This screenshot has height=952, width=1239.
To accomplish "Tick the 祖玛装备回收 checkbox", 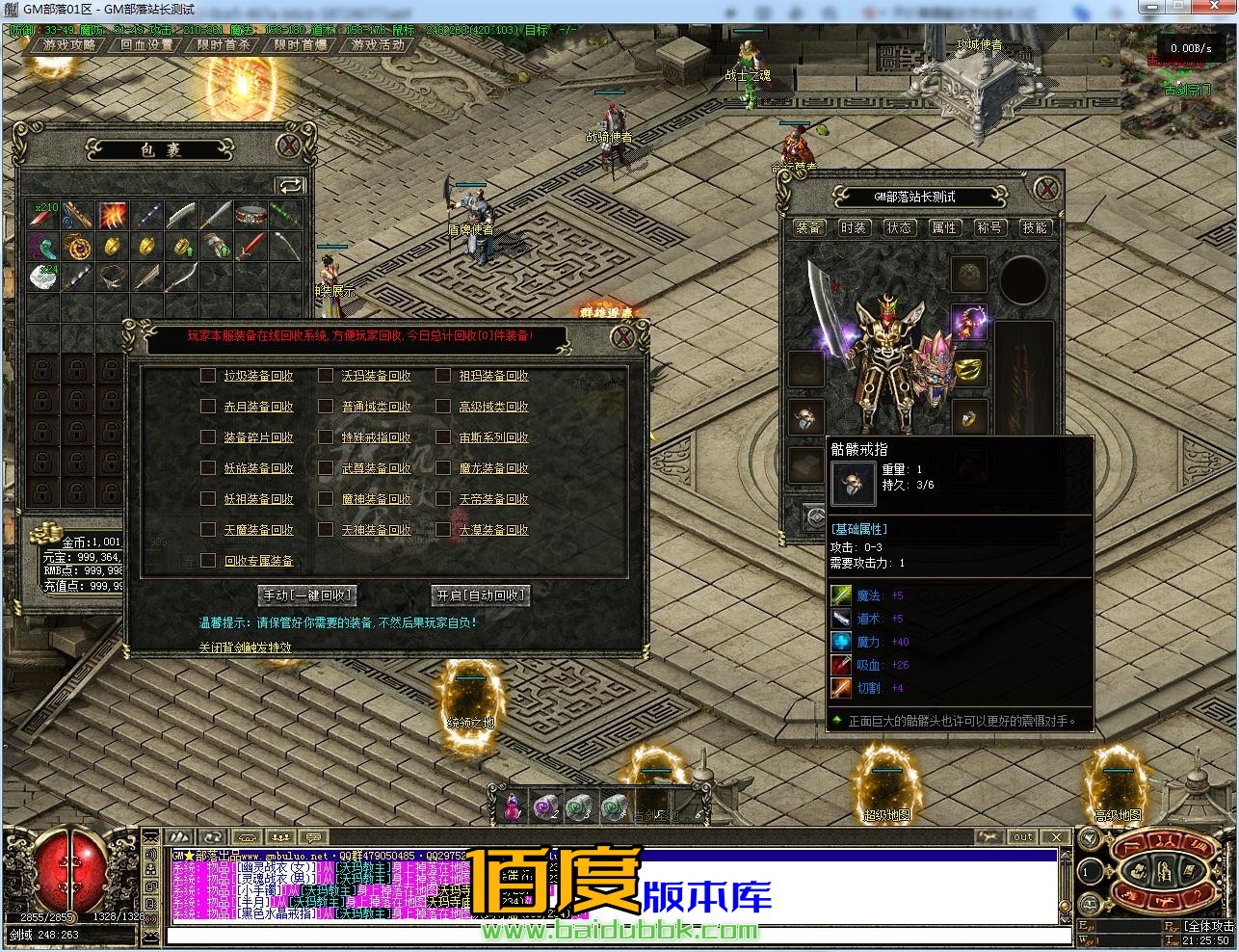I will 443,376.
